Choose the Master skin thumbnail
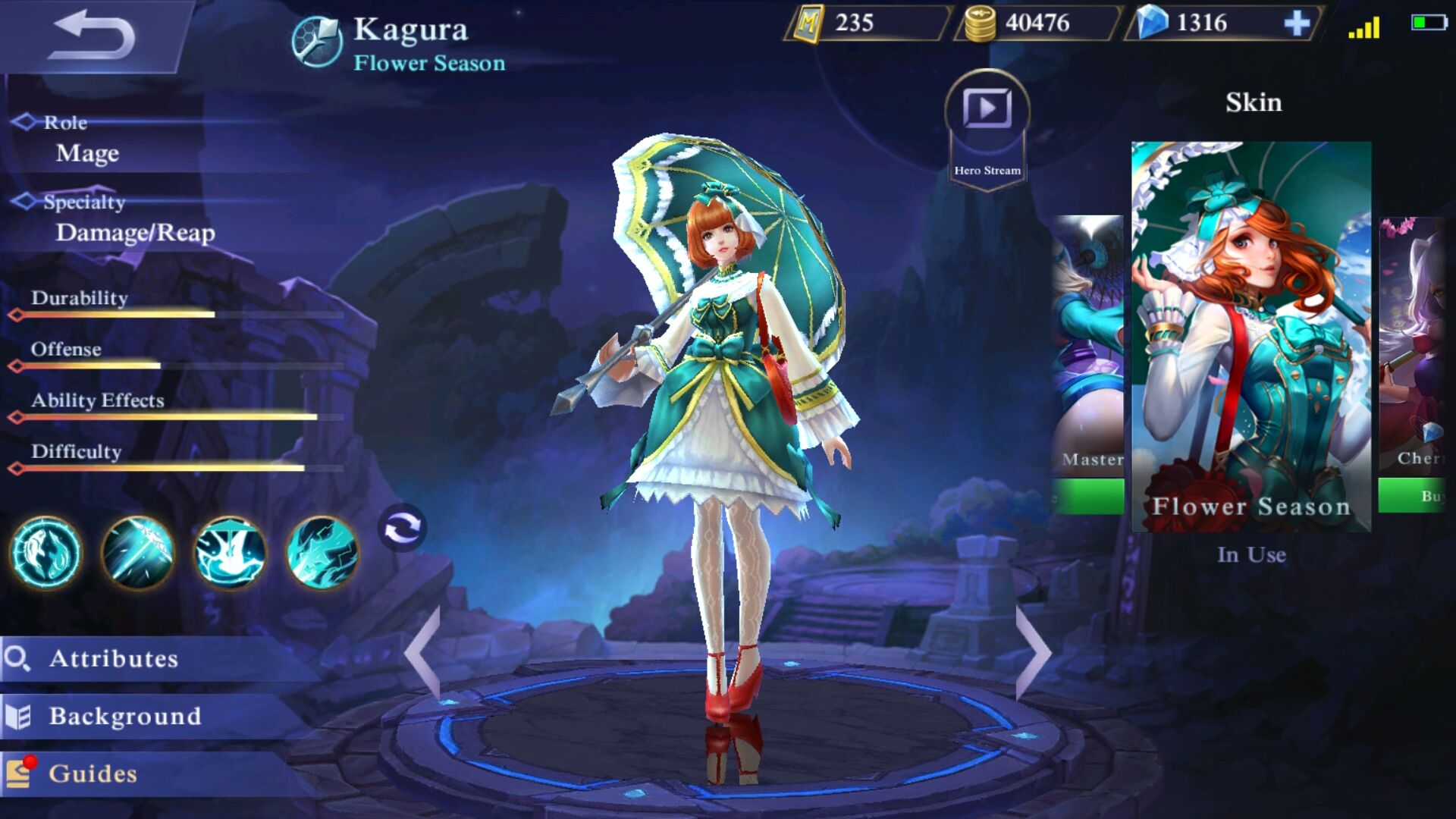 coord(1089,341)
